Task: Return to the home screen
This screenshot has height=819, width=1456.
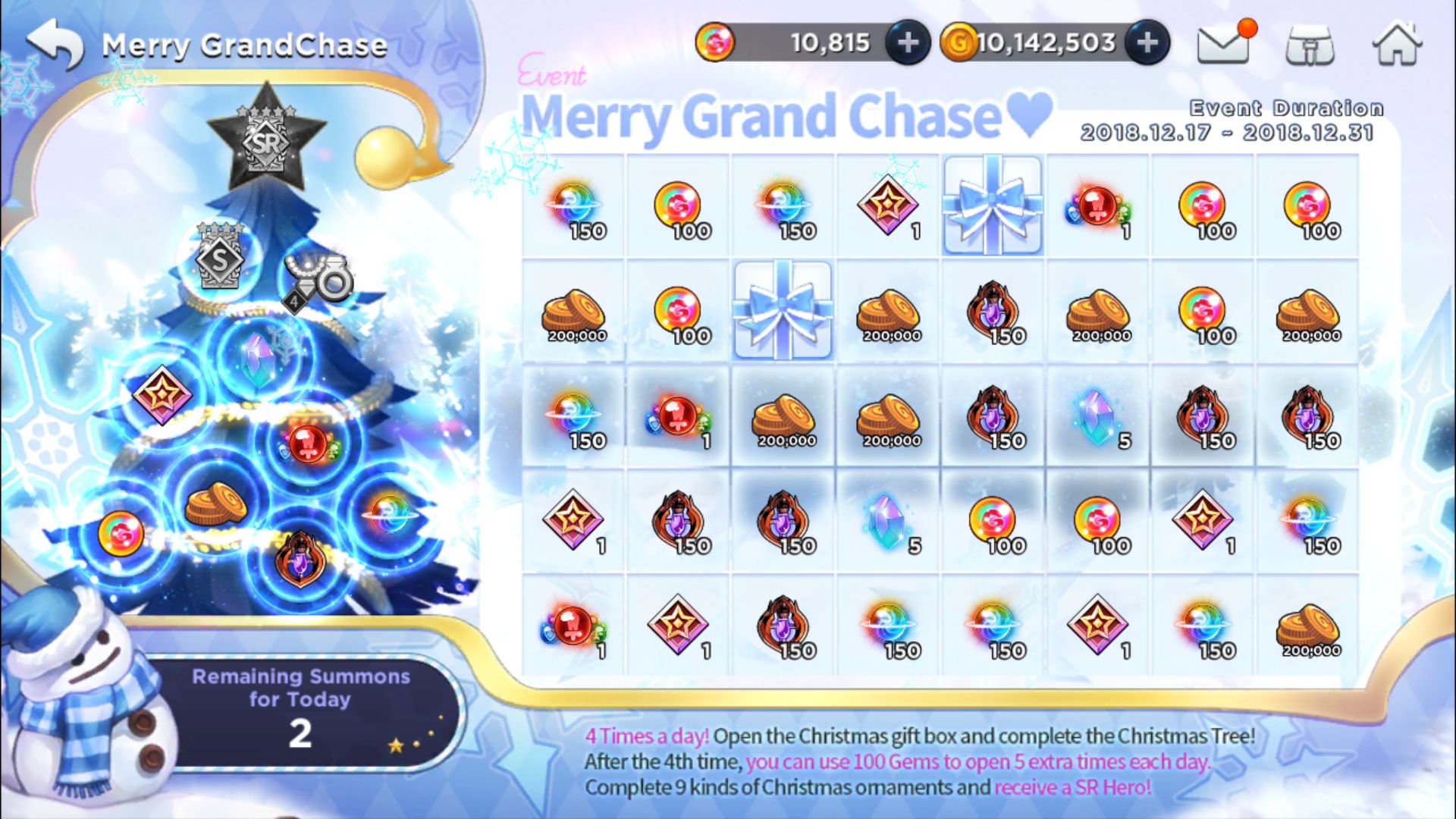Action: [x=1397, y=44]
